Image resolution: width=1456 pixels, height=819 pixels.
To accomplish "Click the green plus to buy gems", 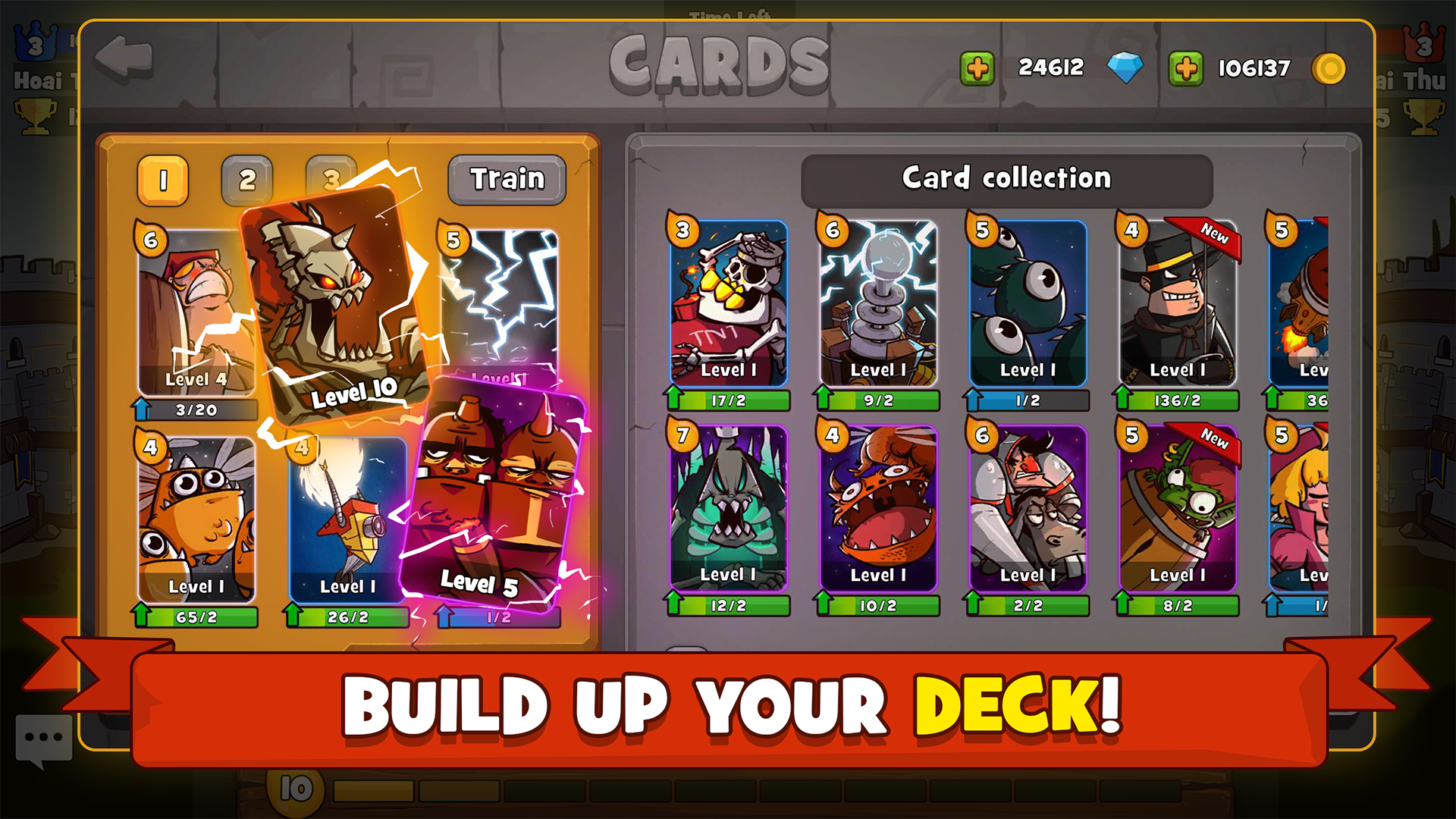I will click(977, 67).
